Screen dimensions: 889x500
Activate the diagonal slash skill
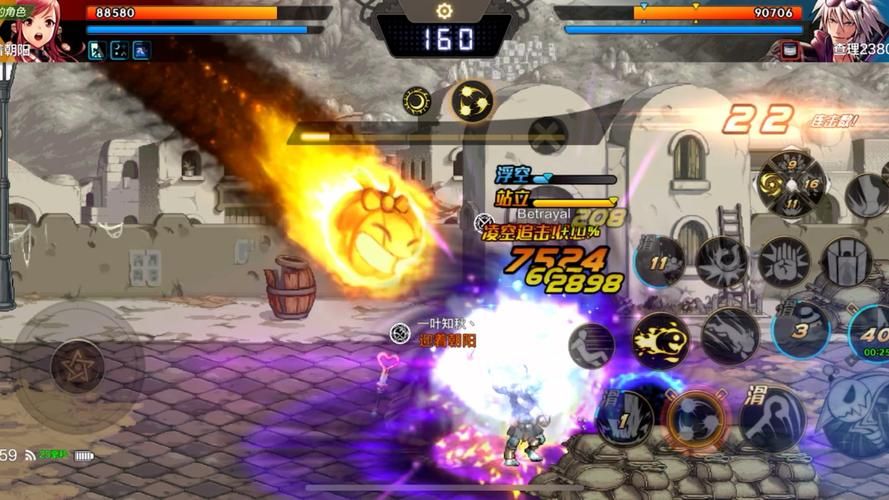[x=729, y=335]
